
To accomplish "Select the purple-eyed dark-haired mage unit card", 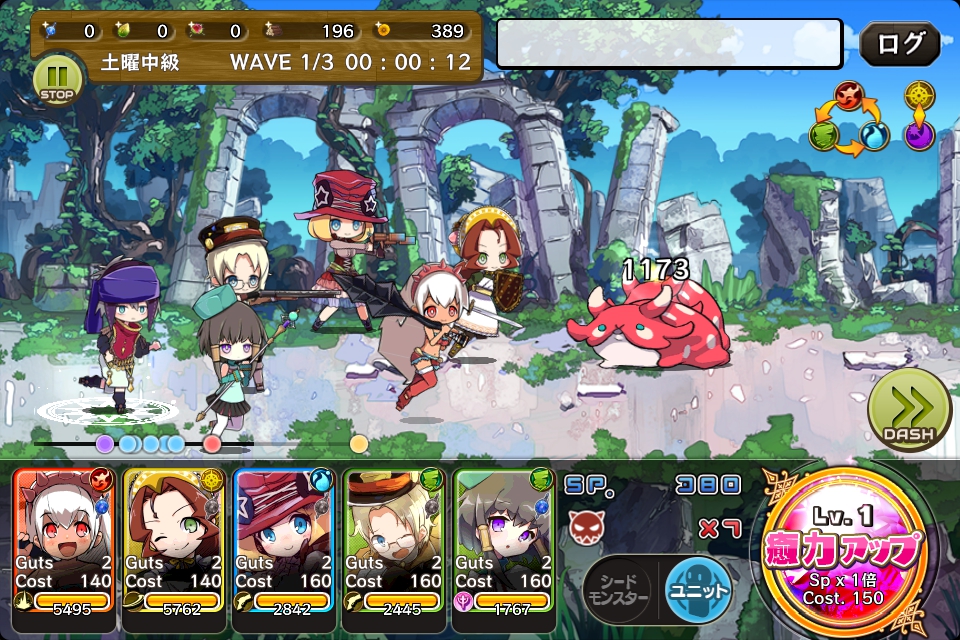I will (x=503, y=538).
